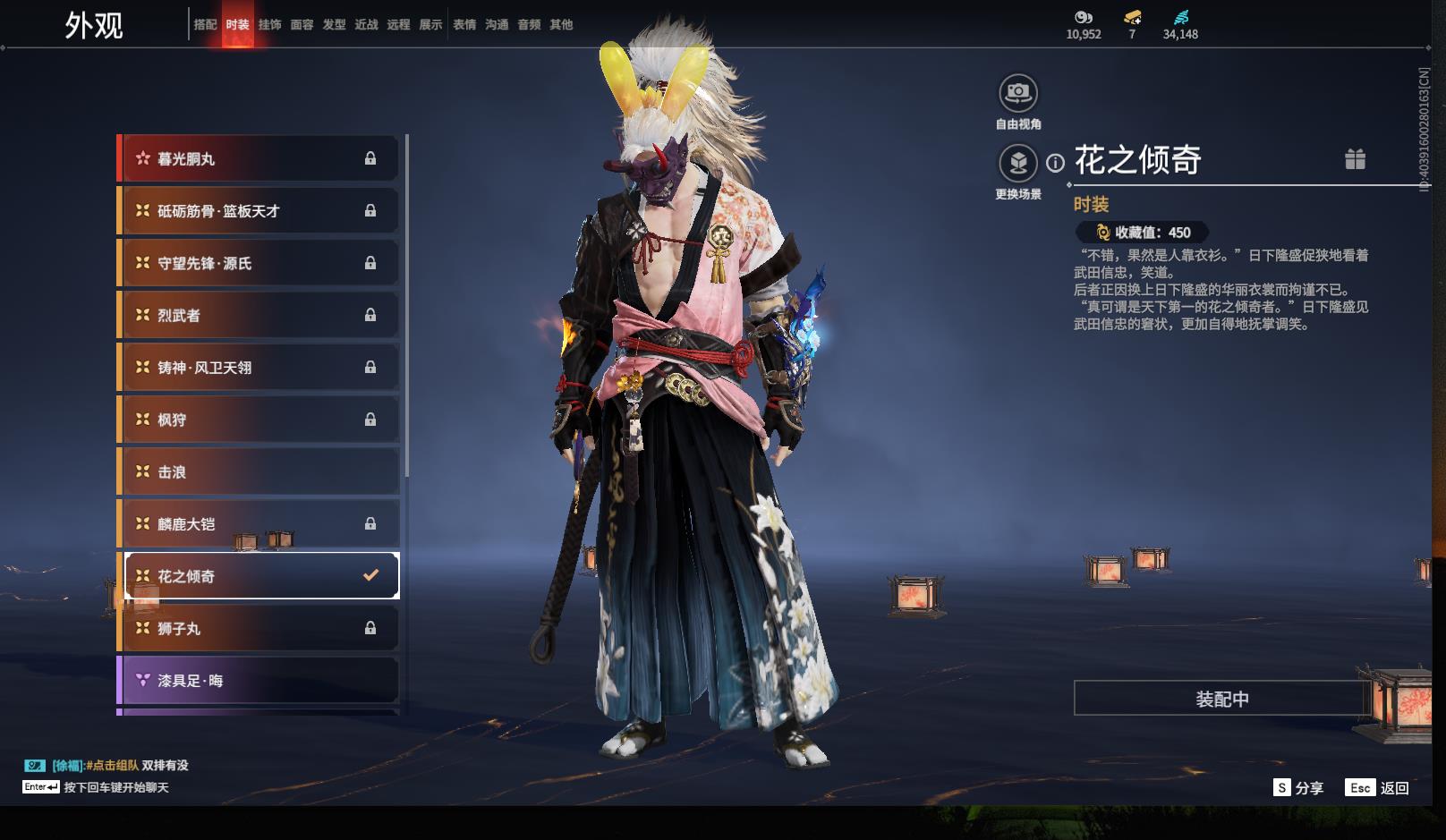Switch to the 面容 face tab
Screen dimensions: 1446x840
point(302,25)
